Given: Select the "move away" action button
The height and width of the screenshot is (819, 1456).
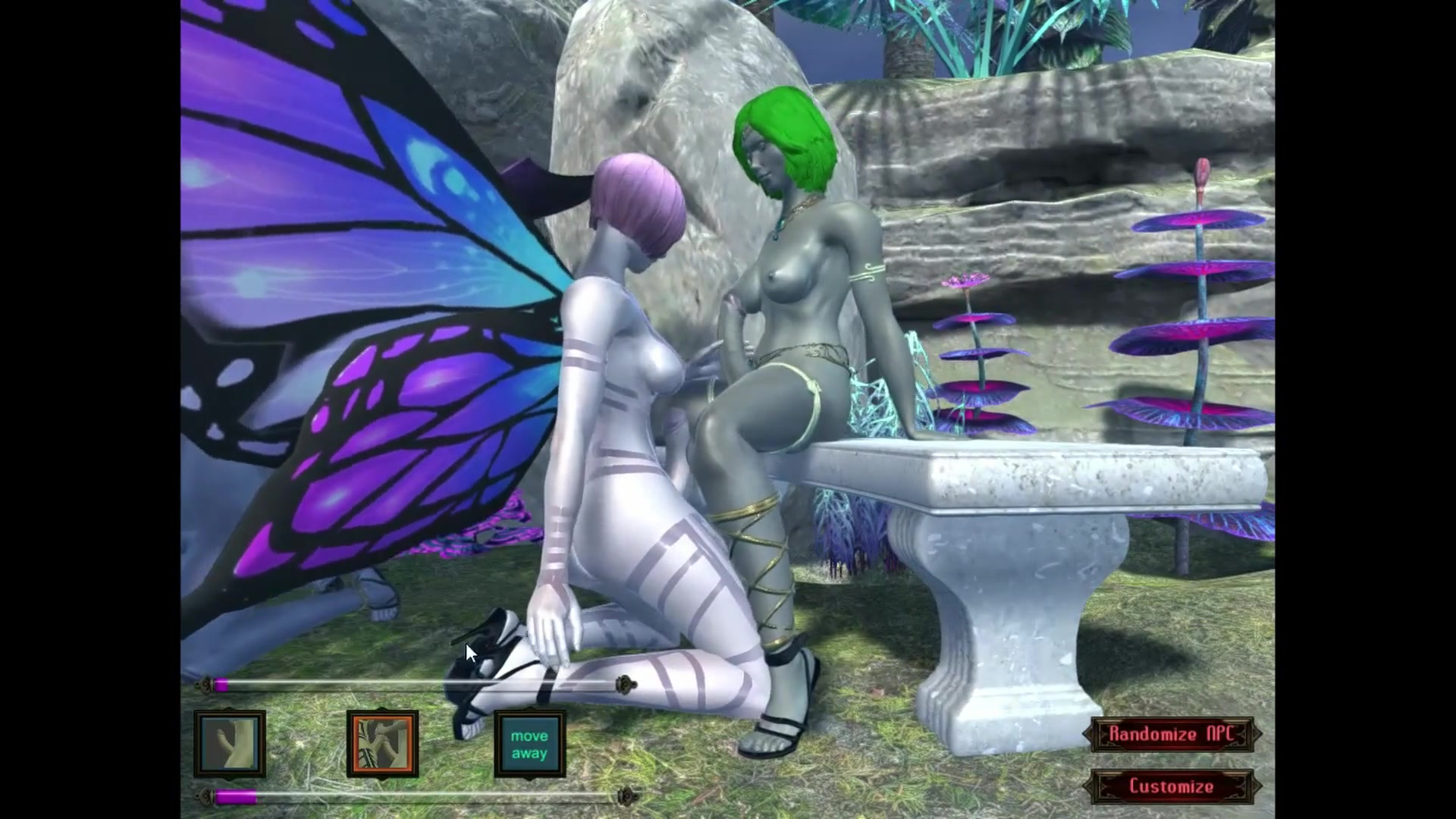Looking at the screenshot, I should pyautogui.click(x=529, y=744).
